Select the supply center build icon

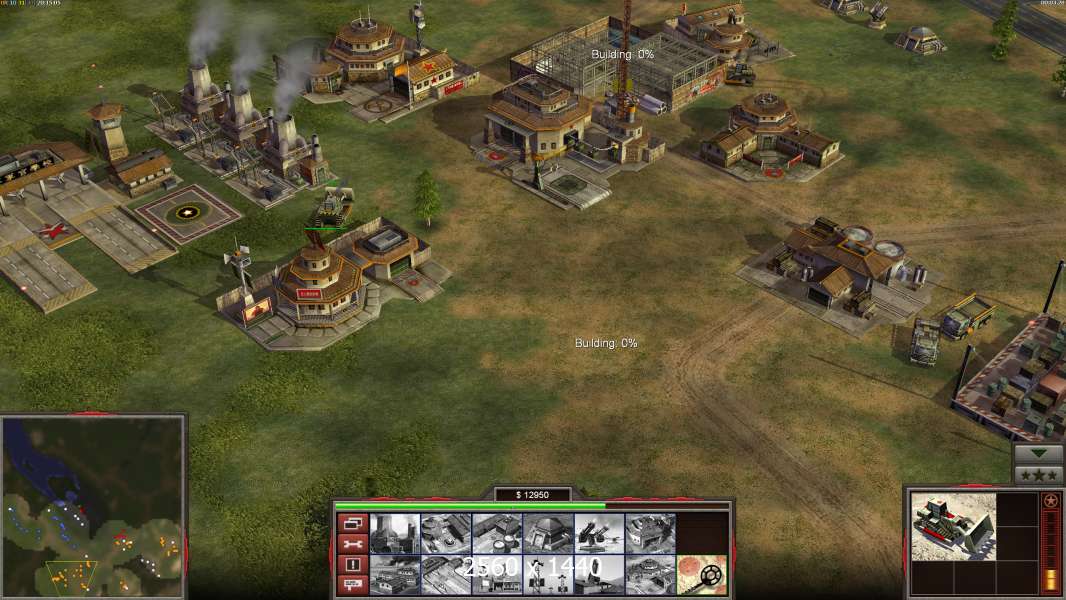(x=497, y=533)
